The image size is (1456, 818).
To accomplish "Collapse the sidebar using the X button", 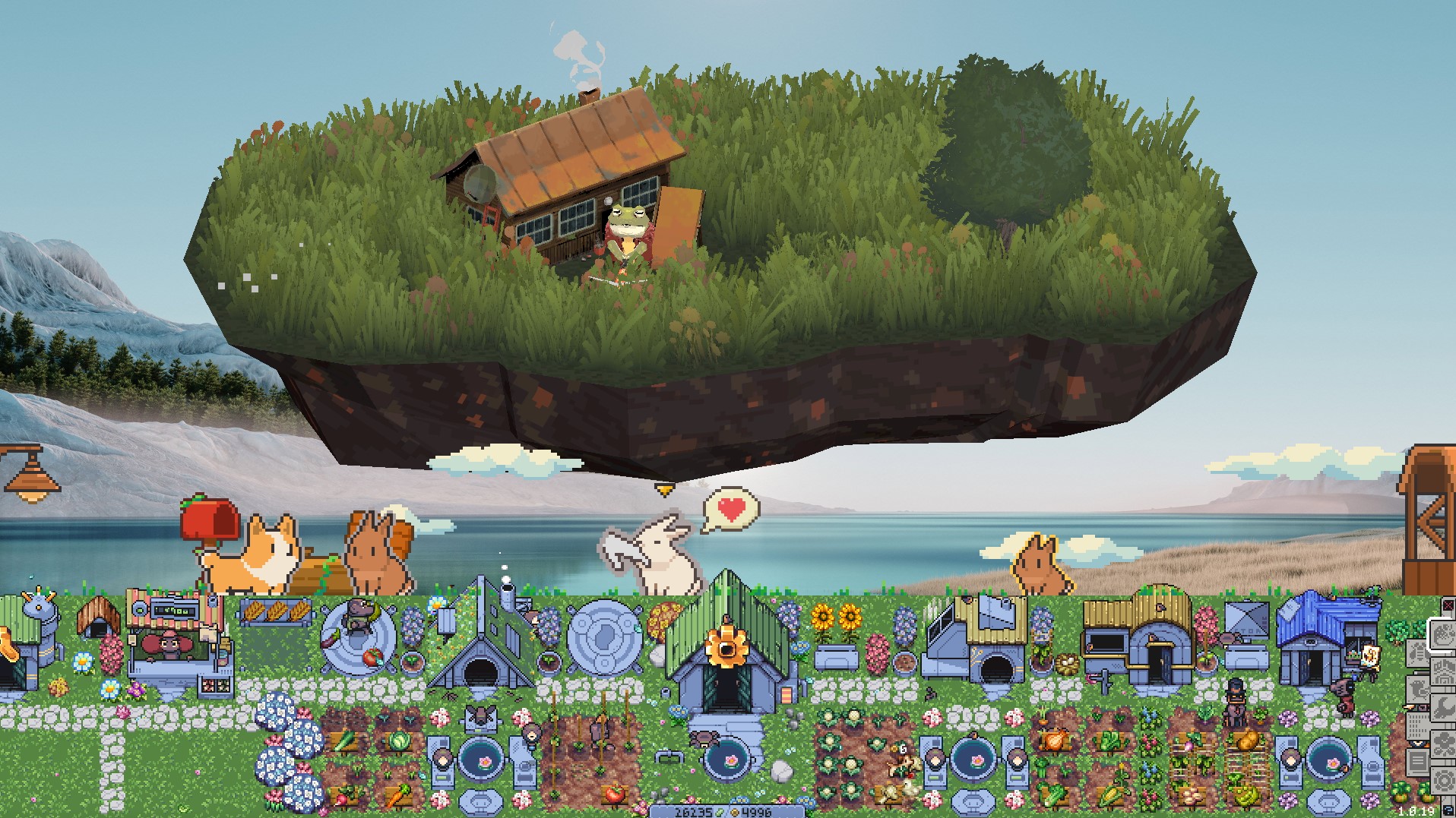I will pos(1448,605).
